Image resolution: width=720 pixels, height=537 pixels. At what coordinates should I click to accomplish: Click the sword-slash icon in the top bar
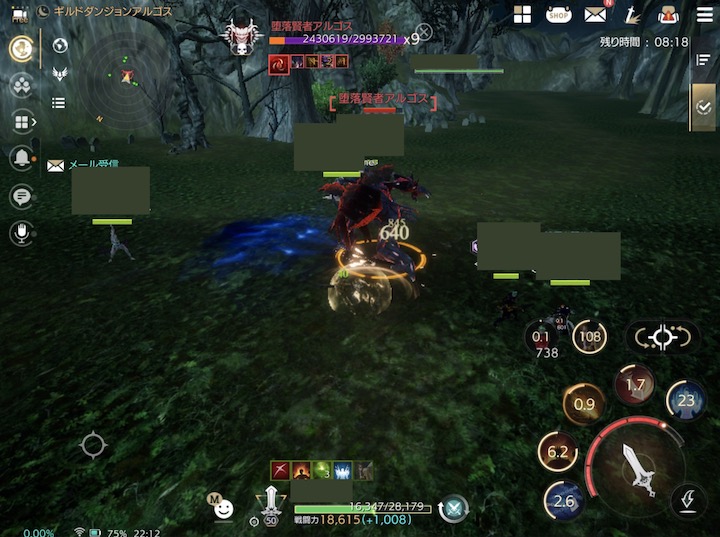[632, 14]
